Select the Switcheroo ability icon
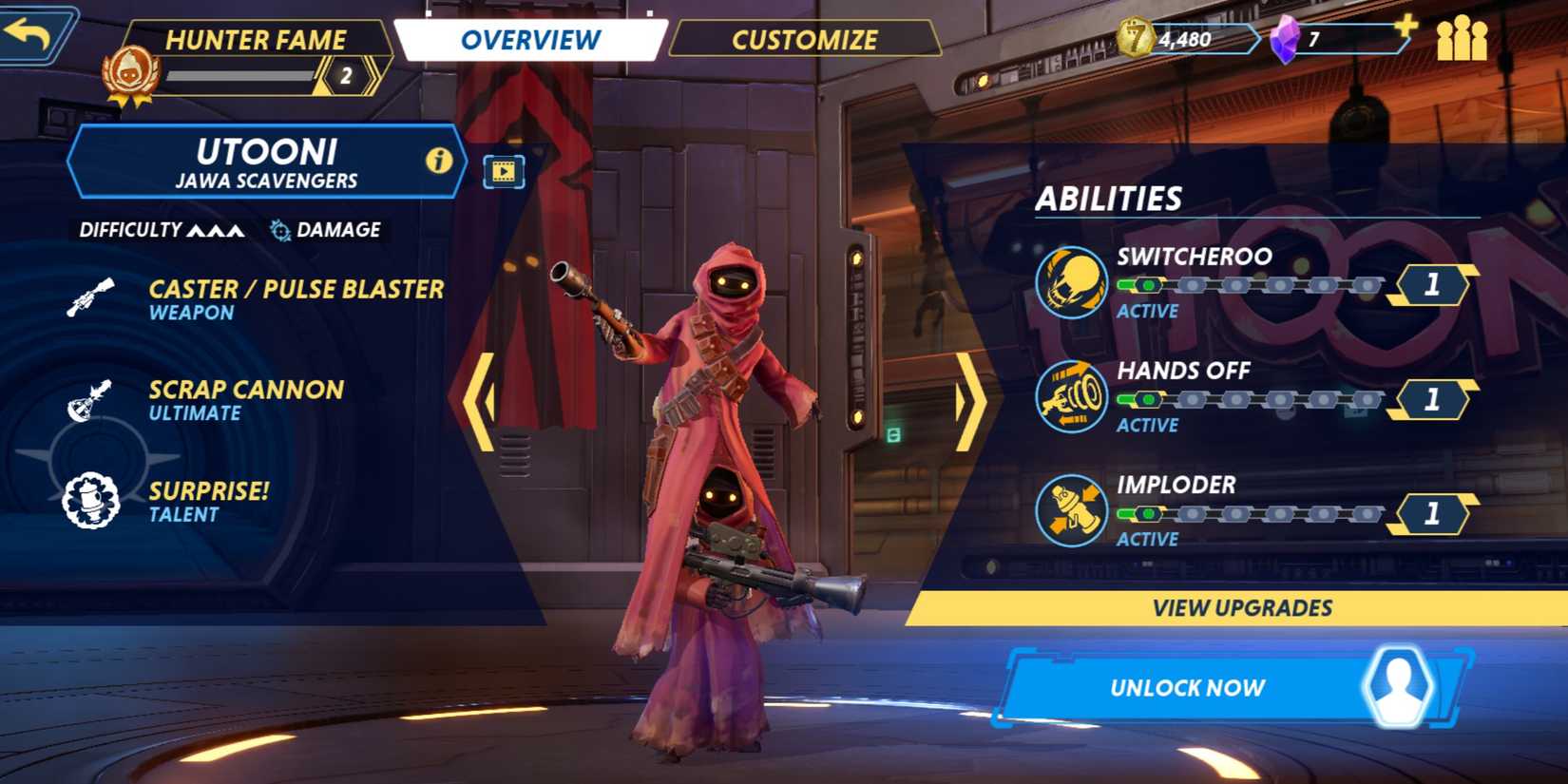1568x784 pixels. tap(1071, 282)
